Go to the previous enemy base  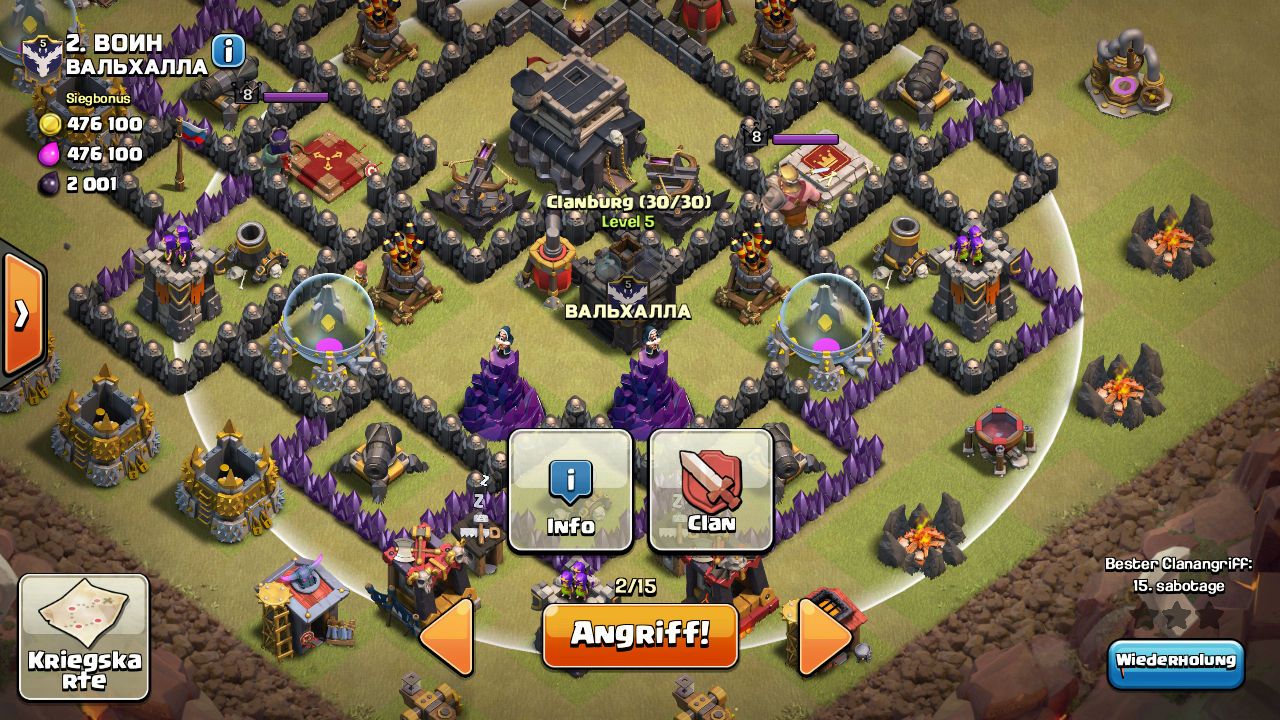[x=447, y=636]
